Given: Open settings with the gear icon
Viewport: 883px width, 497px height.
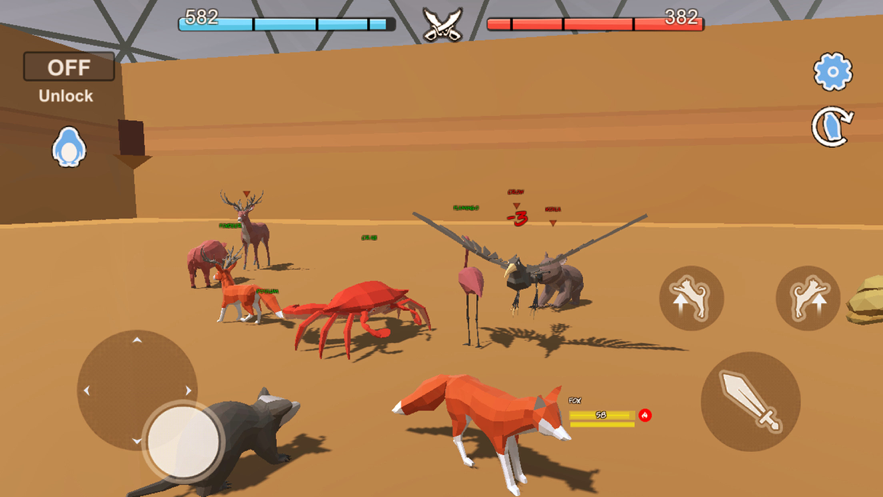Looking at the screenshot, I should (x=832, y=71).
